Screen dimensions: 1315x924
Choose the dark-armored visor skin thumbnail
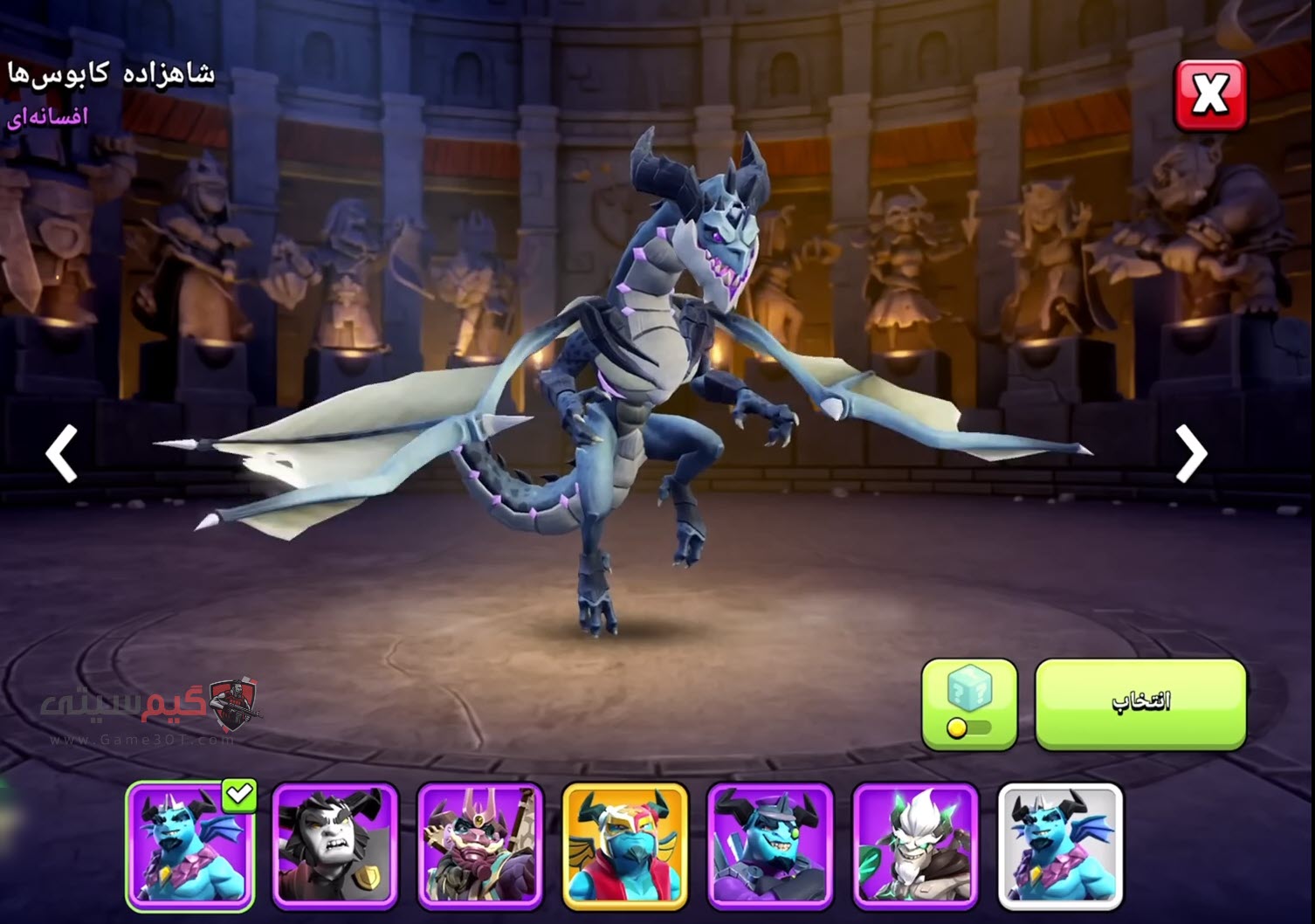coord(769,845)
